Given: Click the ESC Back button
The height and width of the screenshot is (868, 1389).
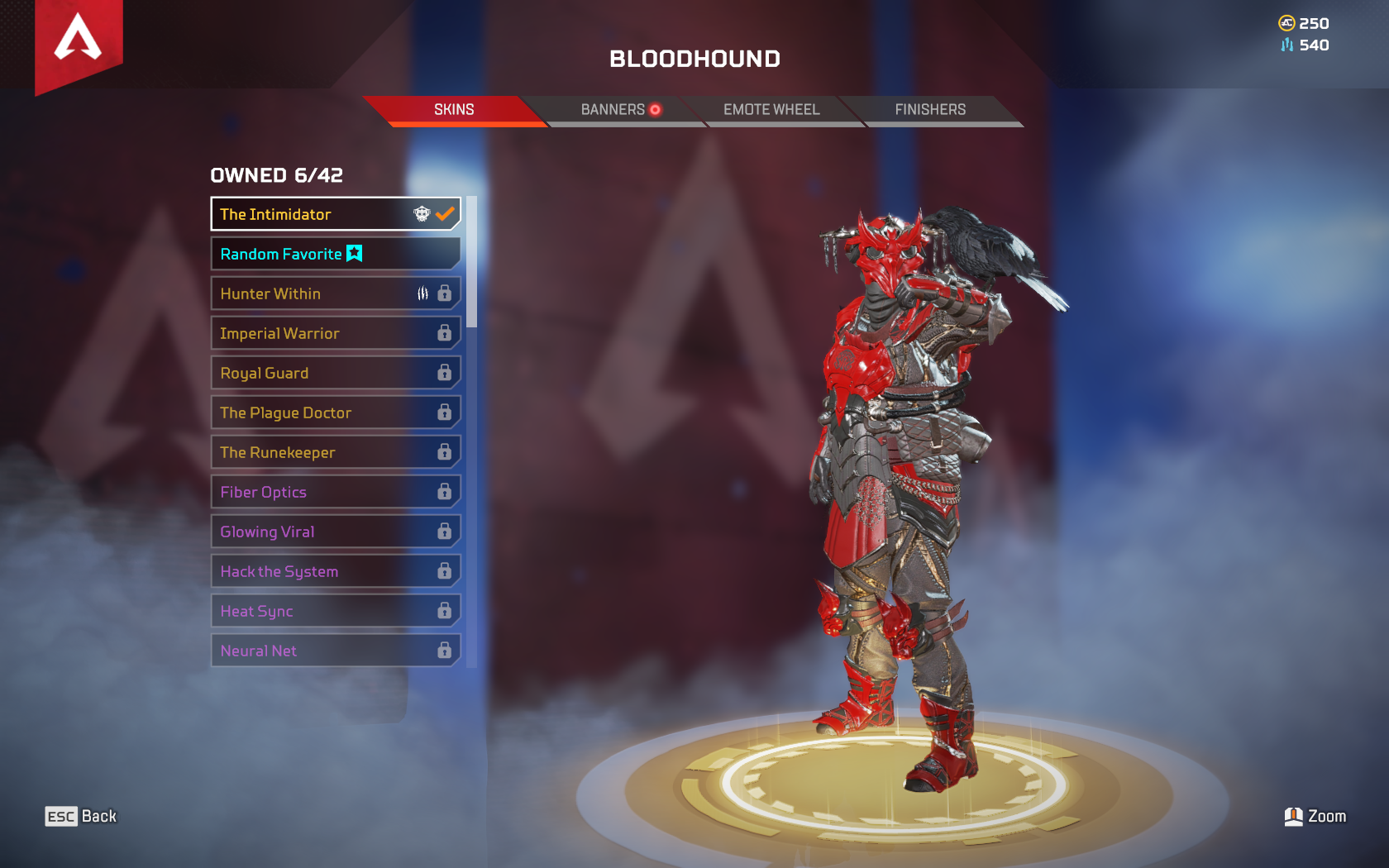Looking at the screenshot, I should (x=81, y=816).
